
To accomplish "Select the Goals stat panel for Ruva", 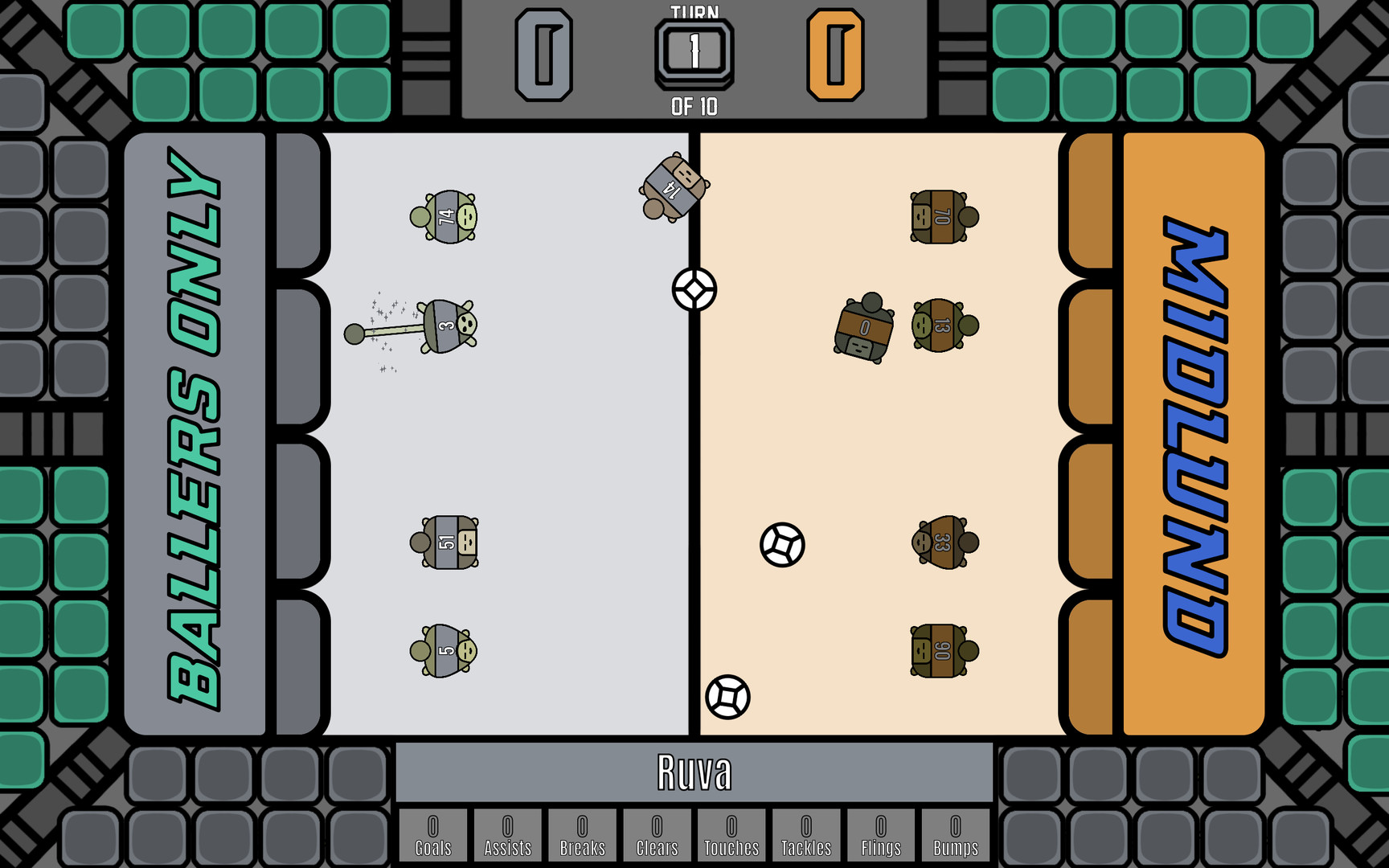I will (x=432, y=837).
